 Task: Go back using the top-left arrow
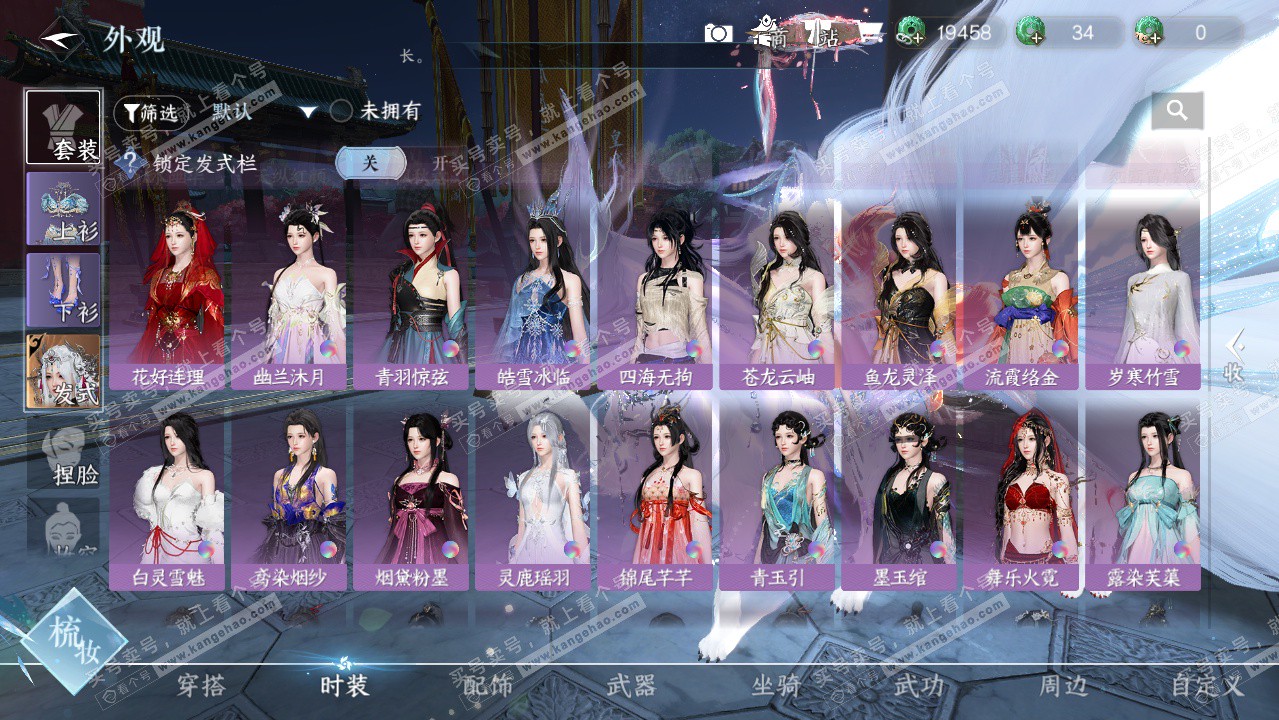coord(59,39)
